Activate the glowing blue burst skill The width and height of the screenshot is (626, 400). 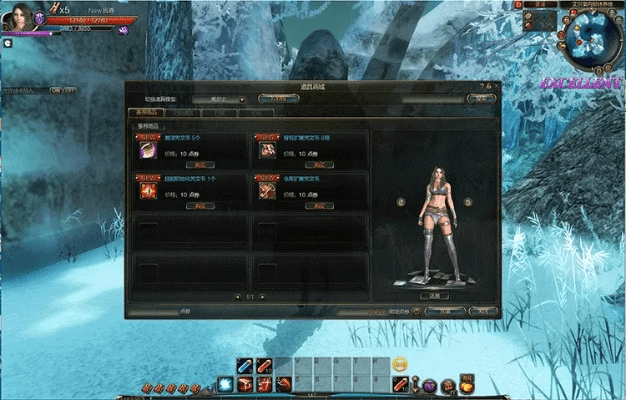click(x=226, y=384)
